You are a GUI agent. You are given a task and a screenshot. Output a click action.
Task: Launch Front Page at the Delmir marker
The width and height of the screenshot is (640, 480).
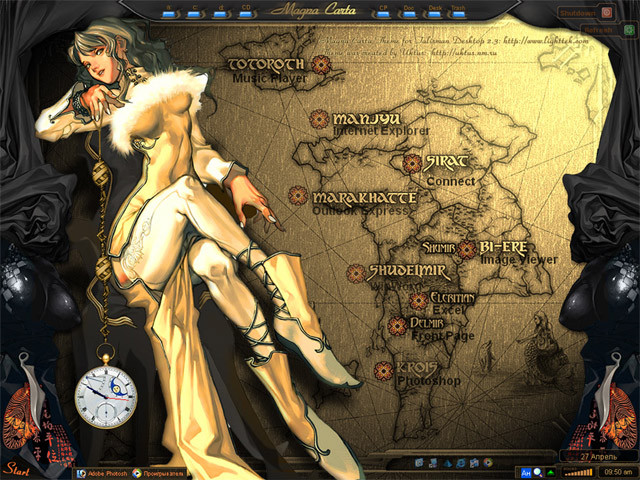tap(397, 326)
